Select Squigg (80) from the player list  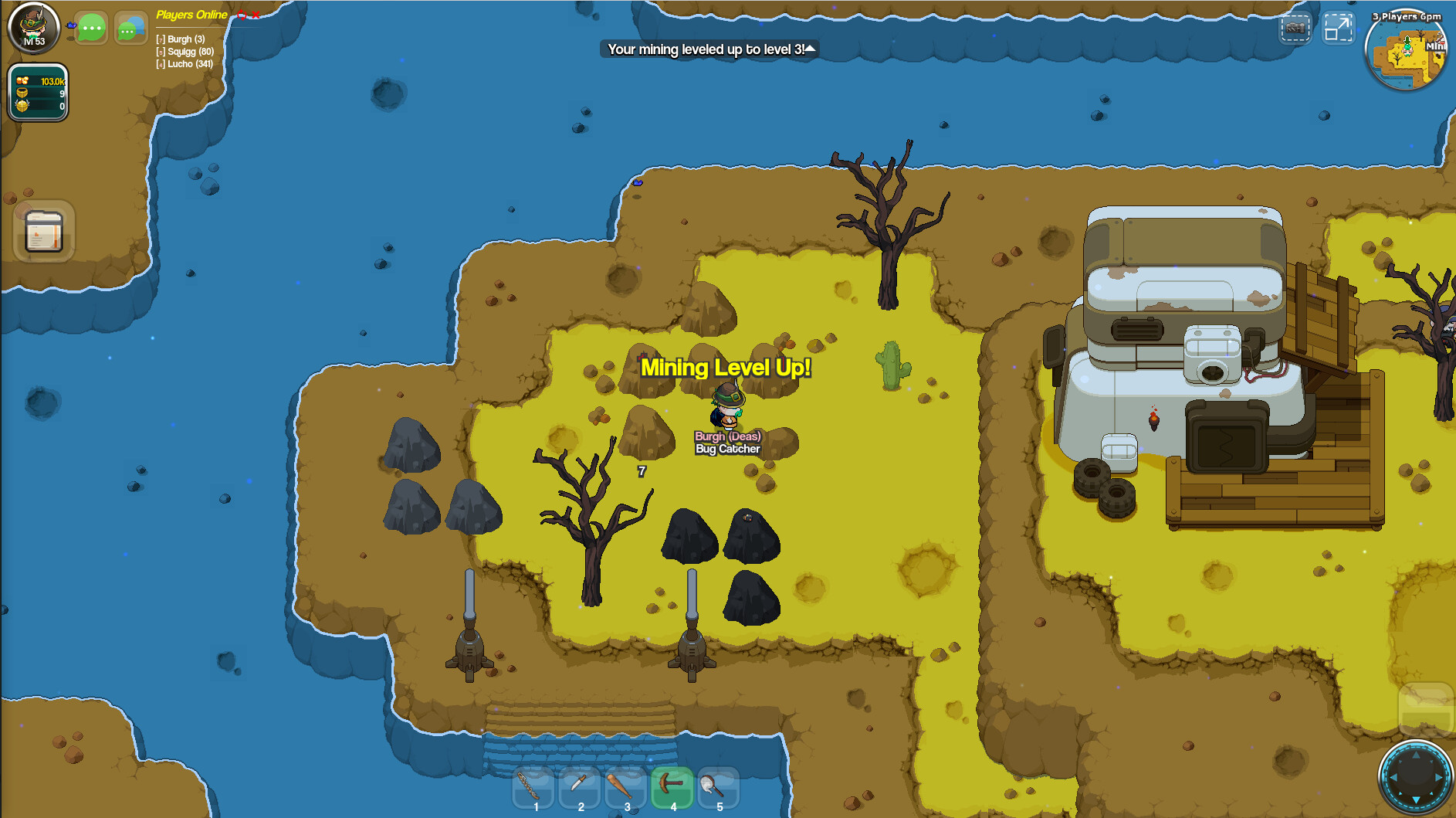(184, 51)
